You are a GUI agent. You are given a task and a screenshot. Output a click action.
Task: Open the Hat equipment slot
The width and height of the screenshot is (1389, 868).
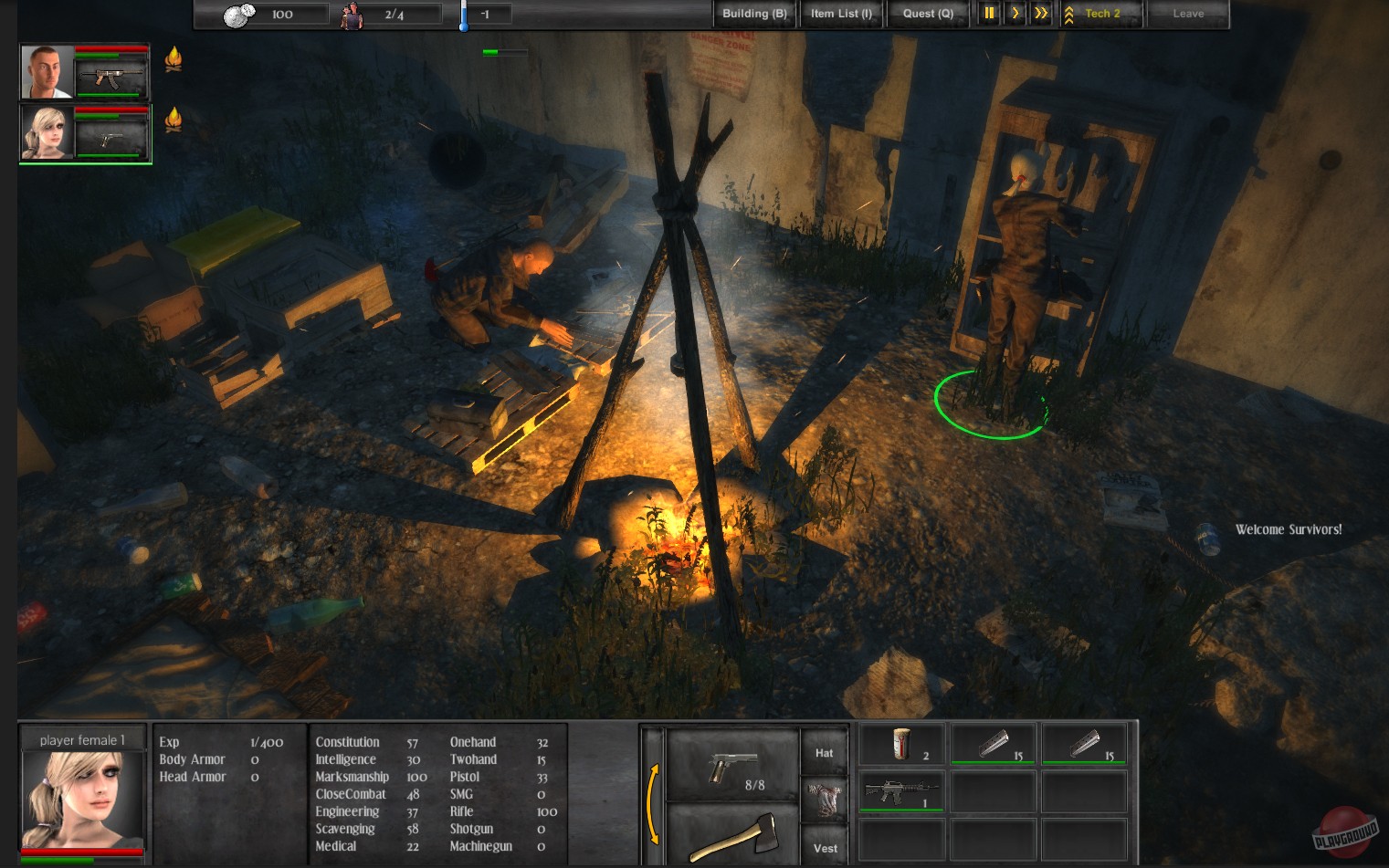(824, 751)
